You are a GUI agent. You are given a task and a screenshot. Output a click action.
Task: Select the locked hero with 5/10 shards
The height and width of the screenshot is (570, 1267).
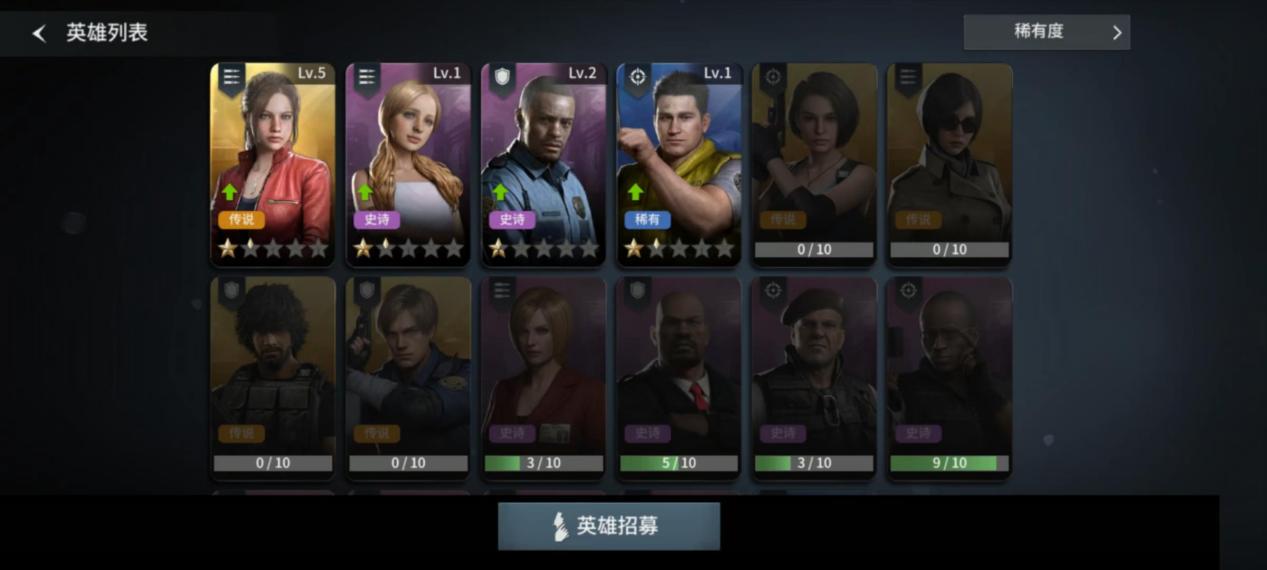679,375
